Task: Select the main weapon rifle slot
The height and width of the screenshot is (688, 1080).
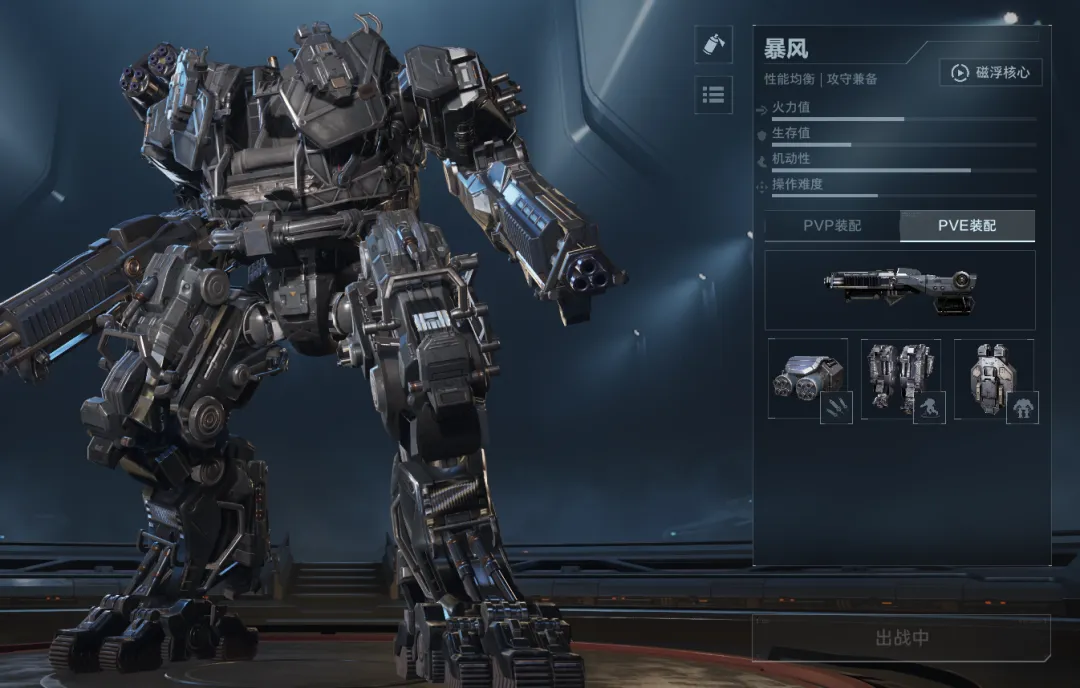Action: pos(900,290)
